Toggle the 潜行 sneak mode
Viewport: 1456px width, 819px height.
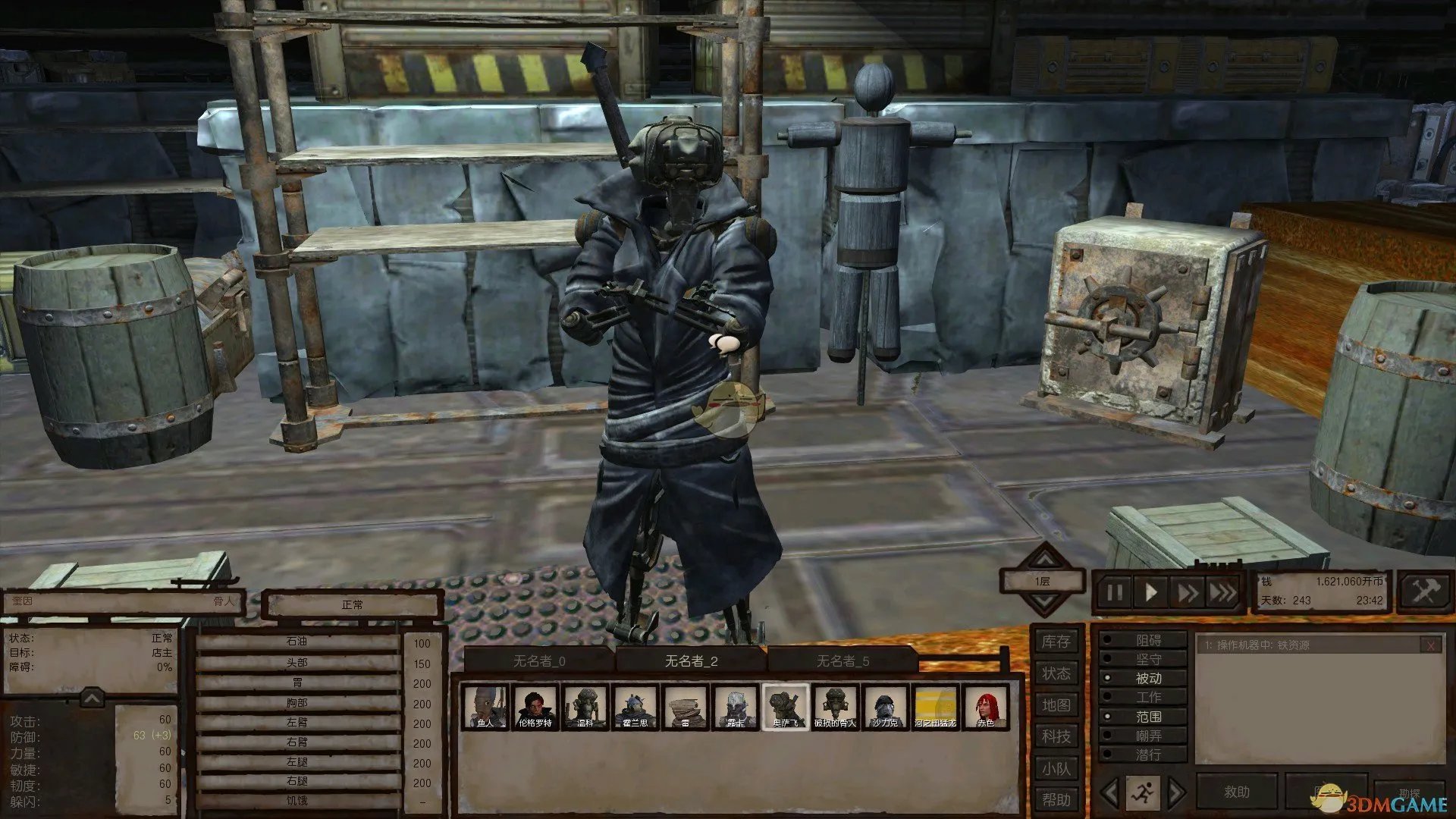[x=1147, y=755]
